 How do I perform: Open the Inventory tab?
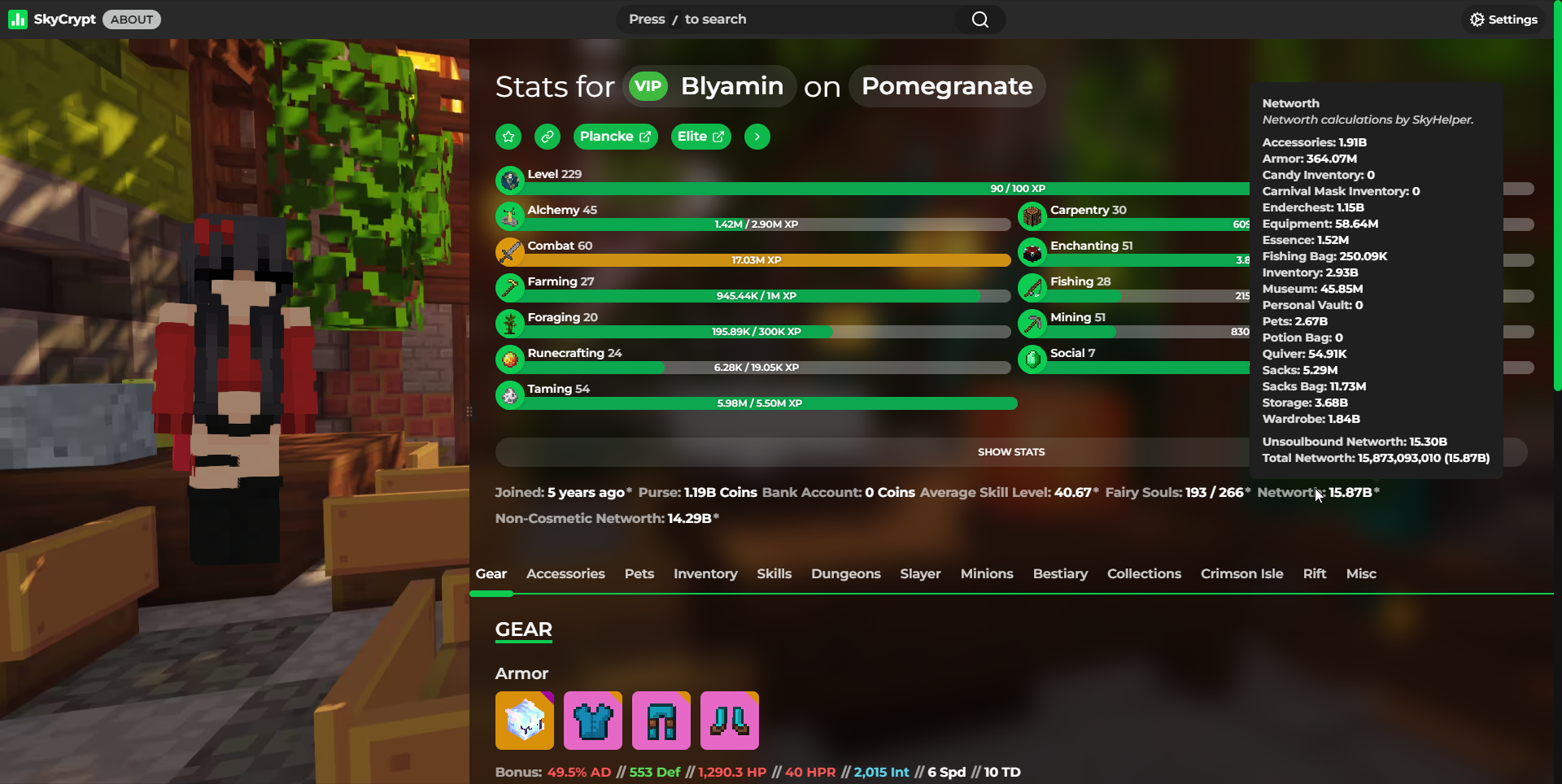click(705, 574)
